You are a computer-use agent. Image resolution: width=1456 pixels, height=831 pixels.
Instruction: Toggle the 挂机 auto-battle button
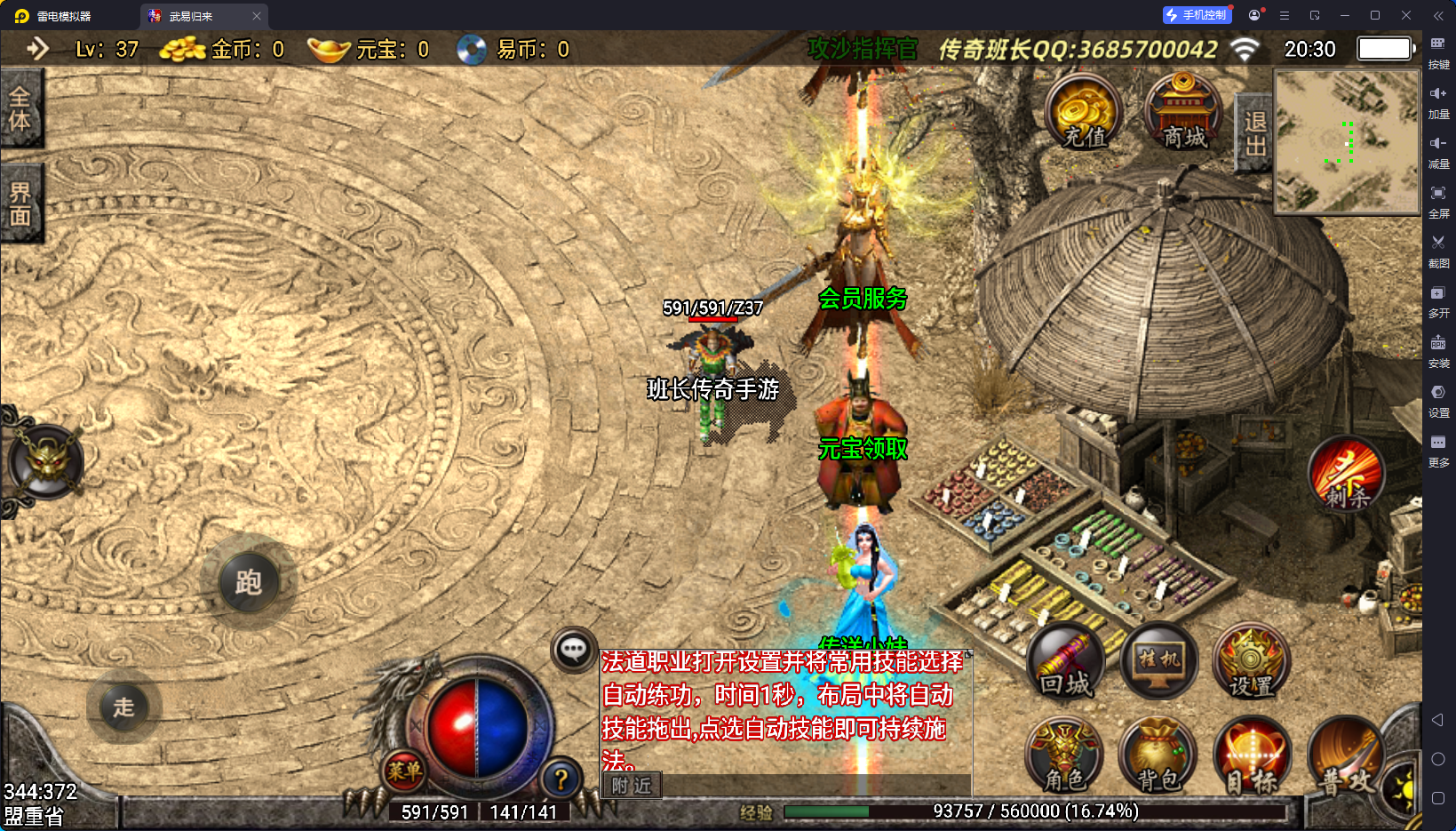tap(1159, 662)
